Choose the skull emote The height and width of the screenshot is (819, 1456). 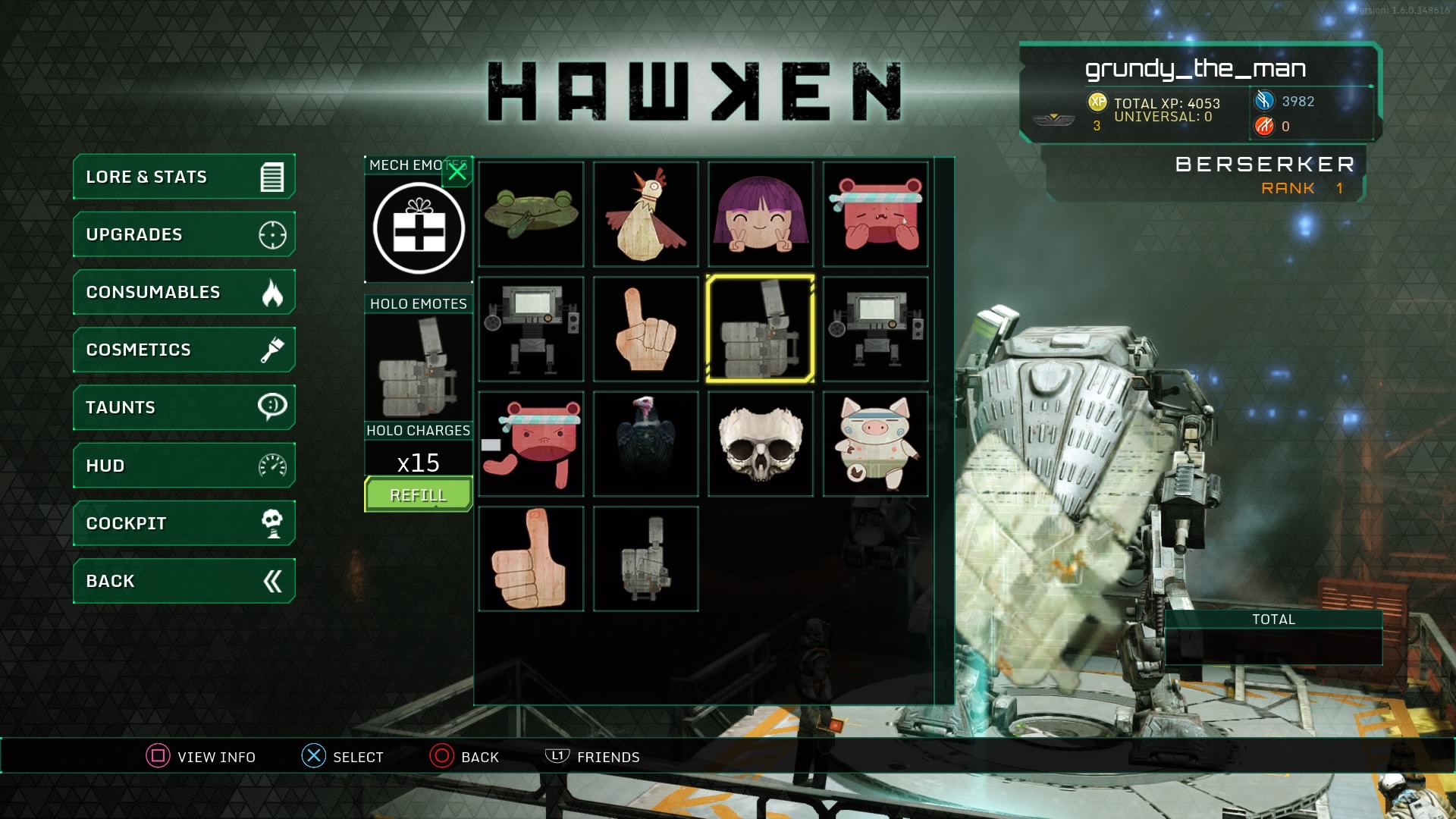[761, 444]
